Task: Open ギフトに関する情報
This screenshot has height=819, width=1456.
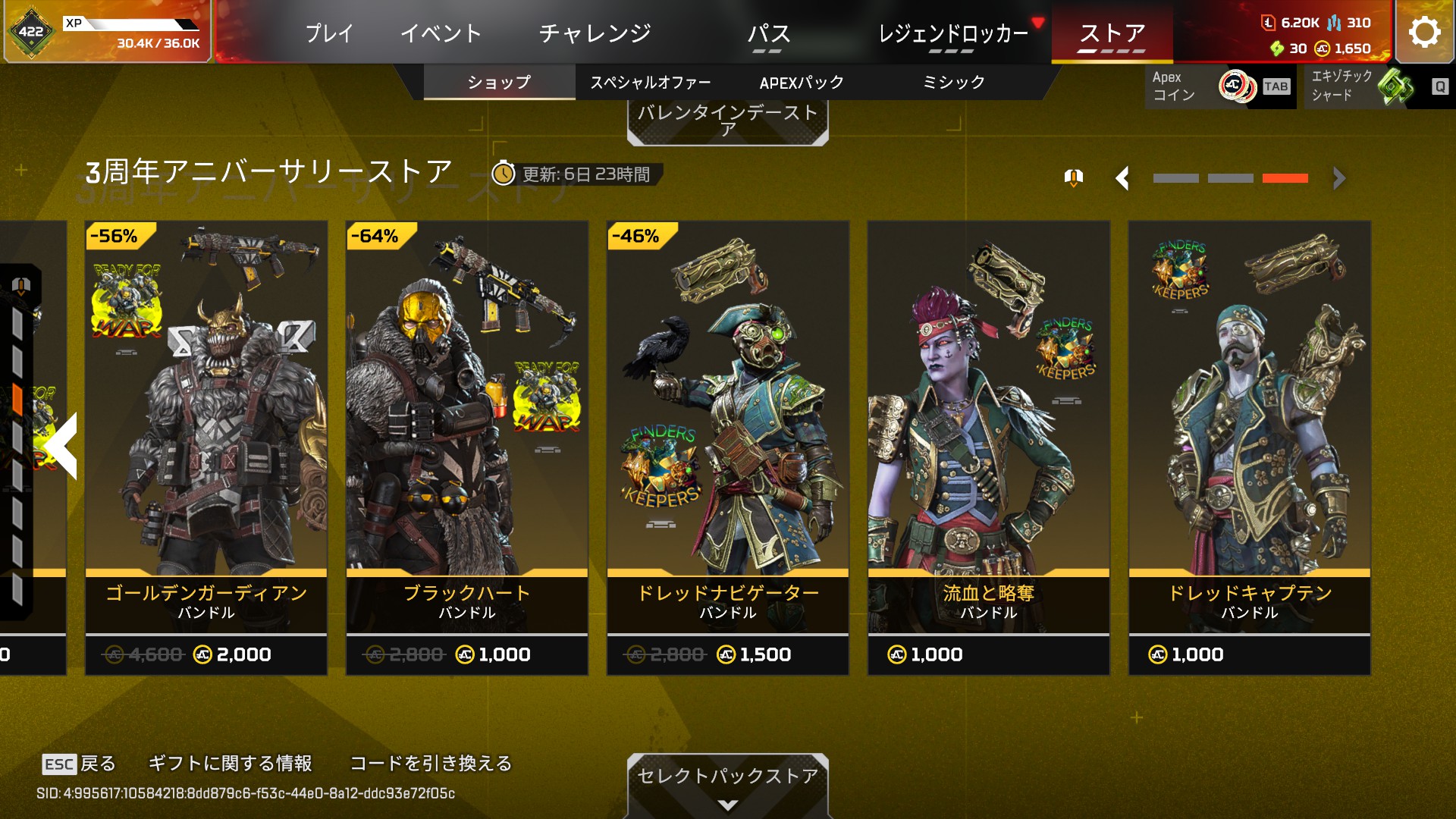Action: (230, 763)
